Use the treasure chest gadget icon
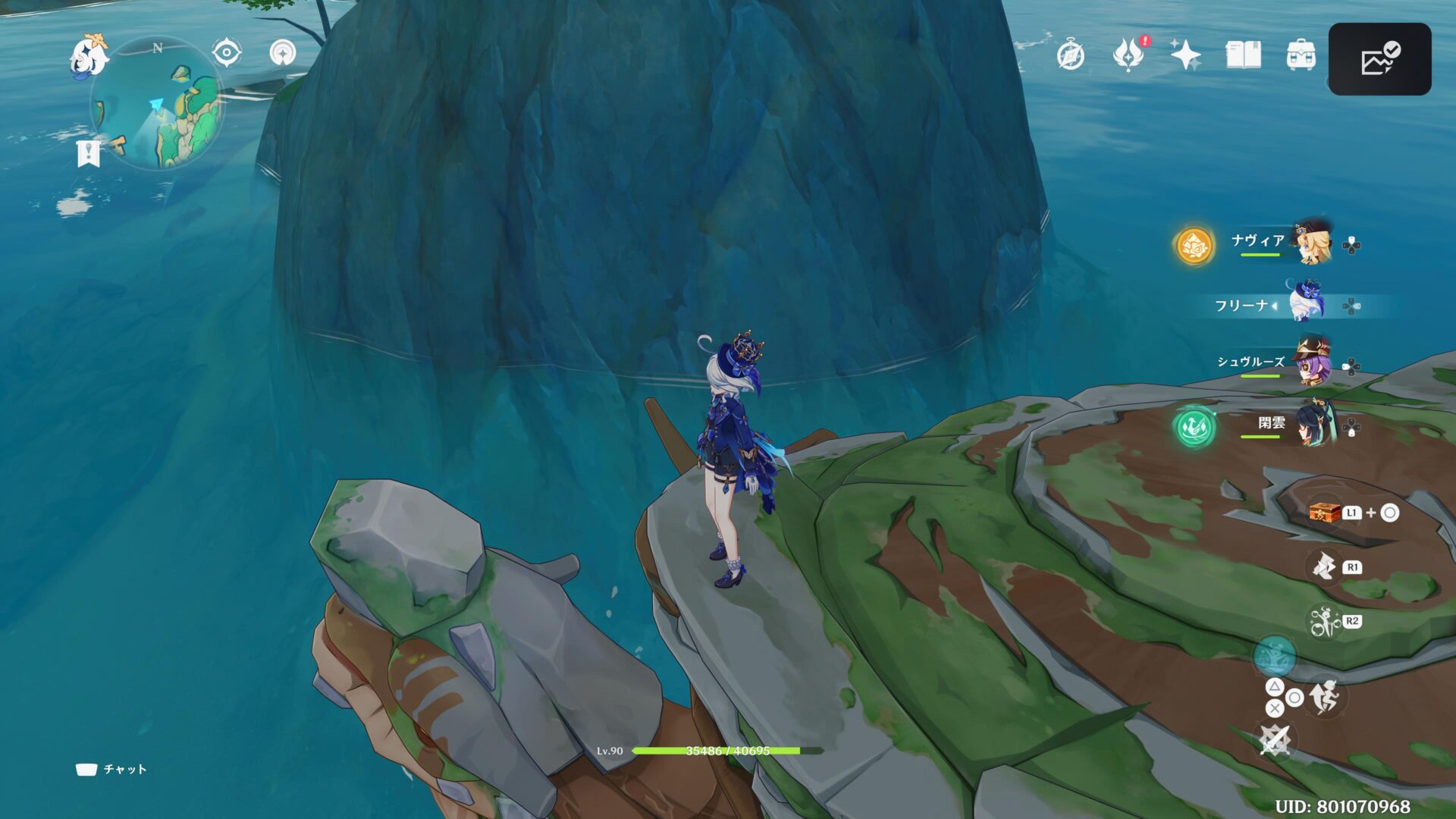 (1325, 513)
